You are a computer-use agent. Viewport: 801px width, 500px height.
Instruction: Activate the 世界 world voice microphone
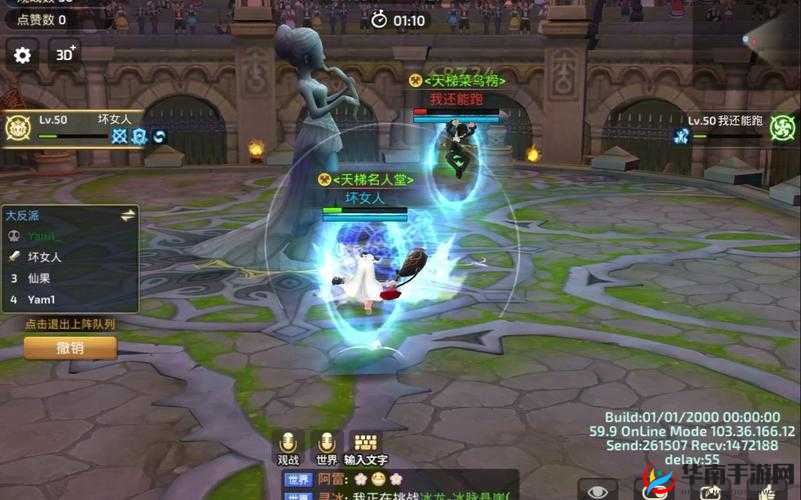tap(326, 444)
